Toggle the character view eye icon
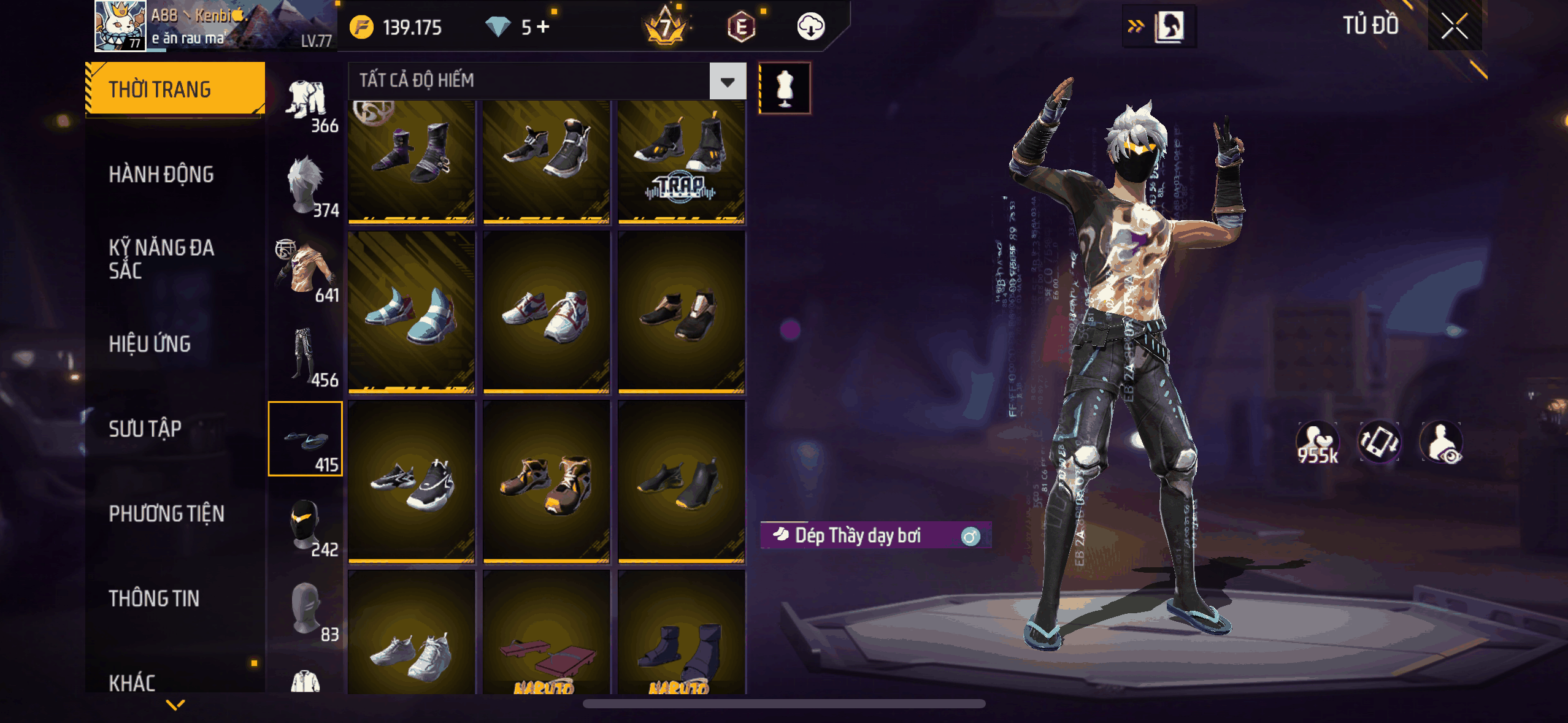This screenshot has height=723, width=1568. pos(1442,442)
